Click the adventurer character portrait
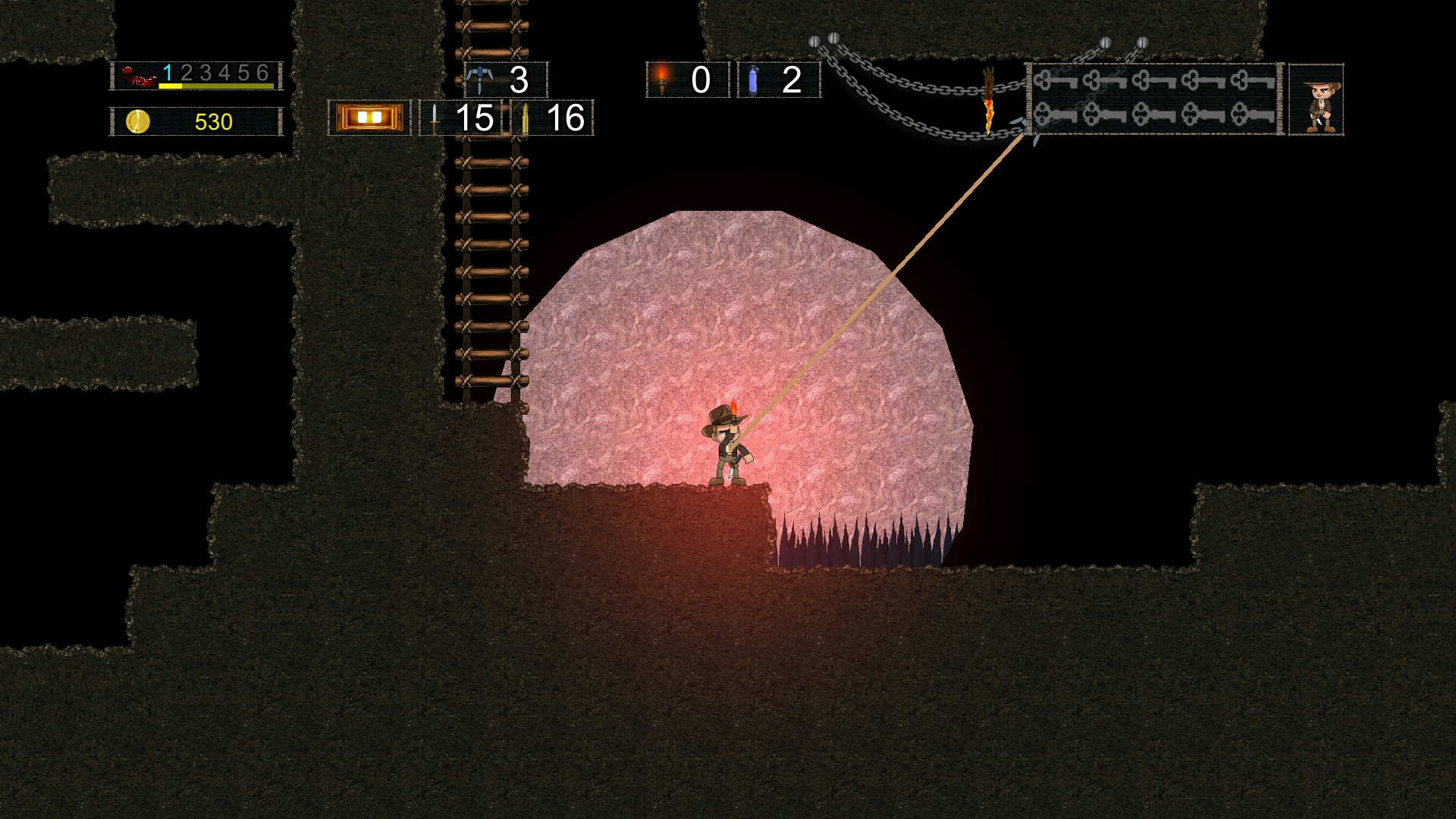 (1316, 99)
